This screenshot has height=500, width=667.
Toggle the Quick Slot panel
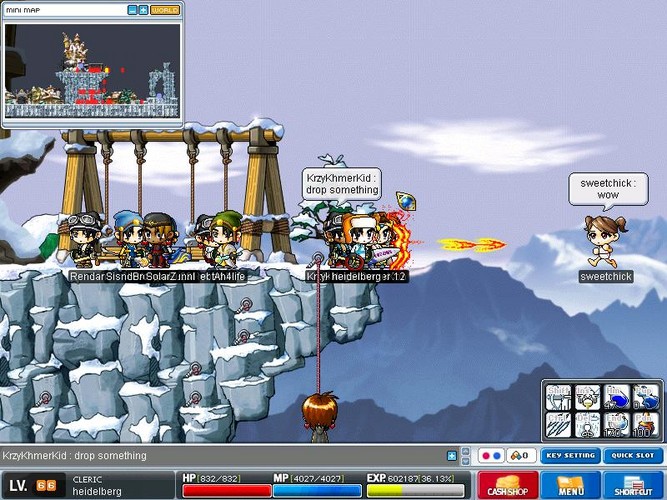point(631,456)
